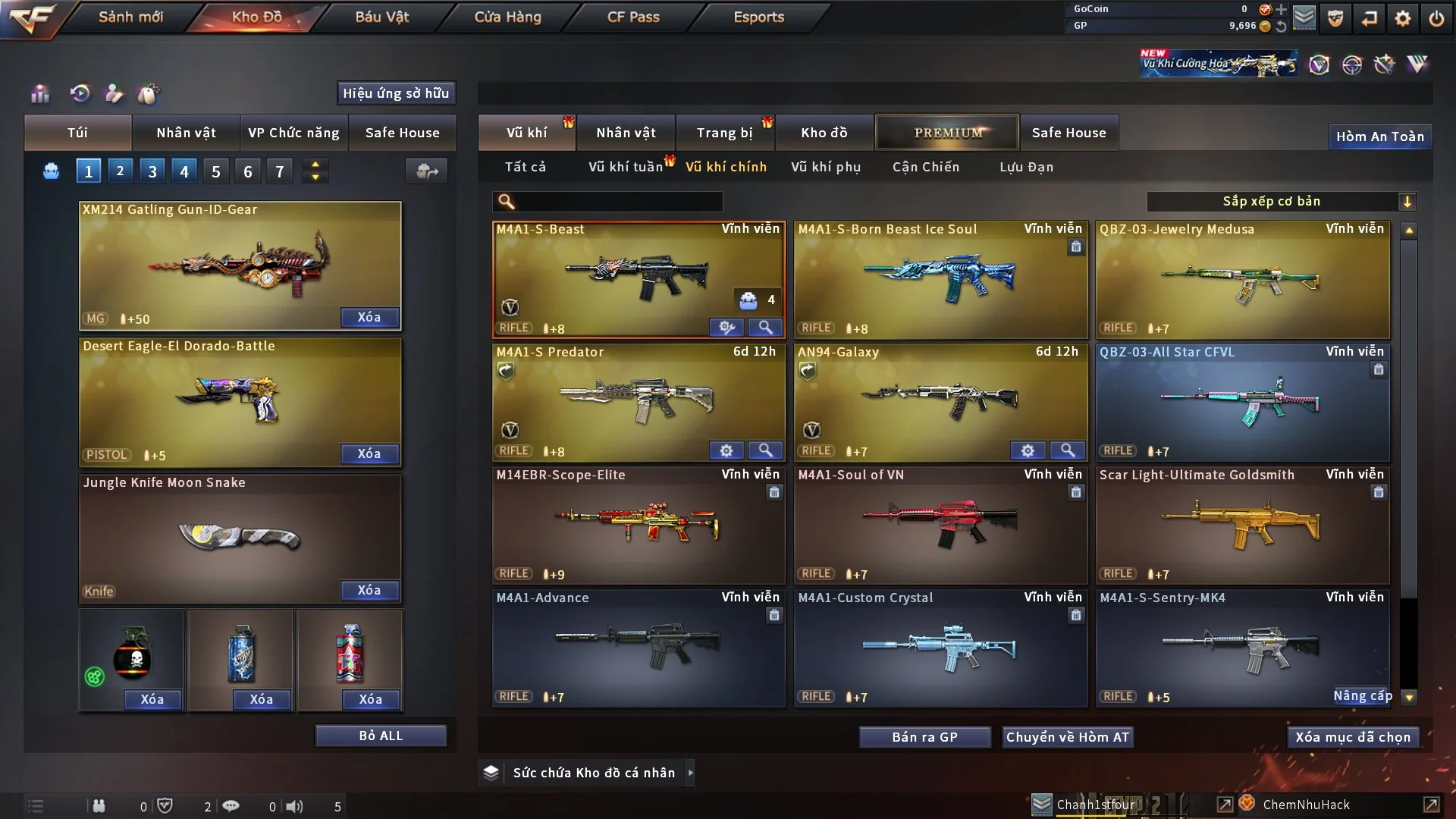Filter by Vũ khí phụ

click(x=826, y=167)
